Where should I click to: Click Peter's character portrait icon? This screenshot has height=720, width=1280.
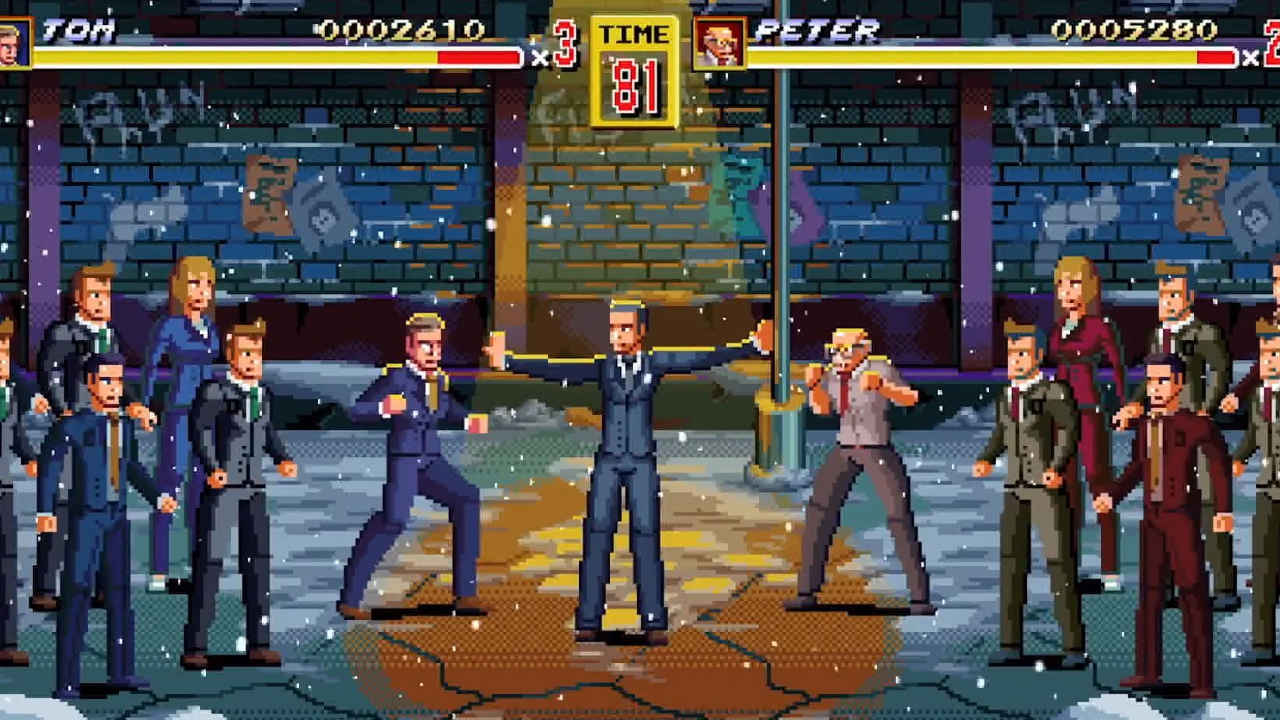point(722,45)
